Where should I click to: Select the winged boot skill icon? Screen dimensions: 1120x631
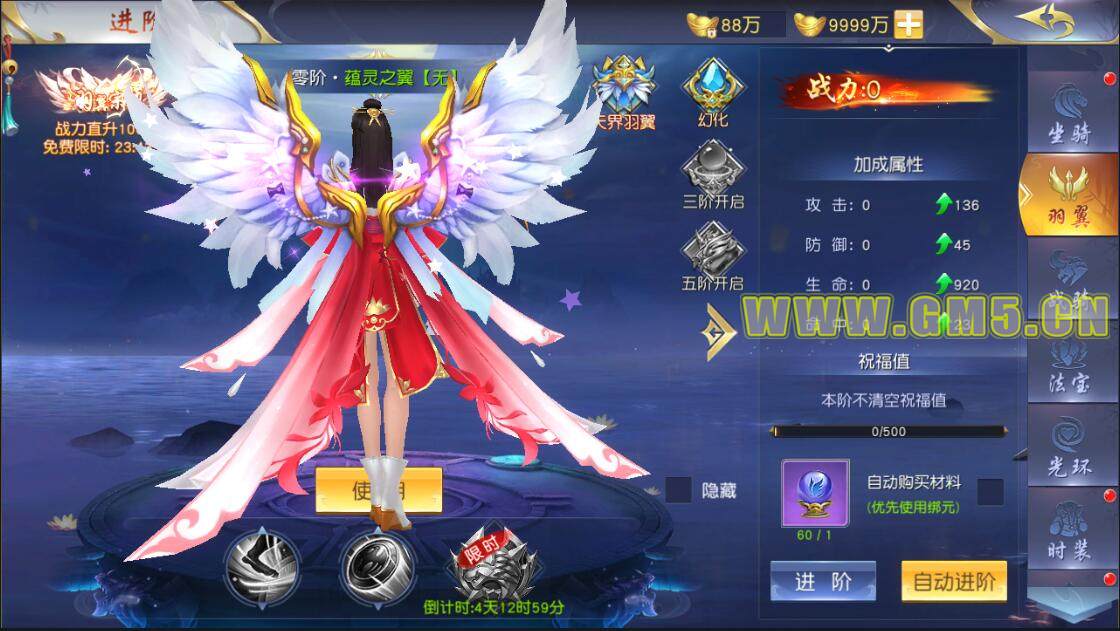click(257, 563)
